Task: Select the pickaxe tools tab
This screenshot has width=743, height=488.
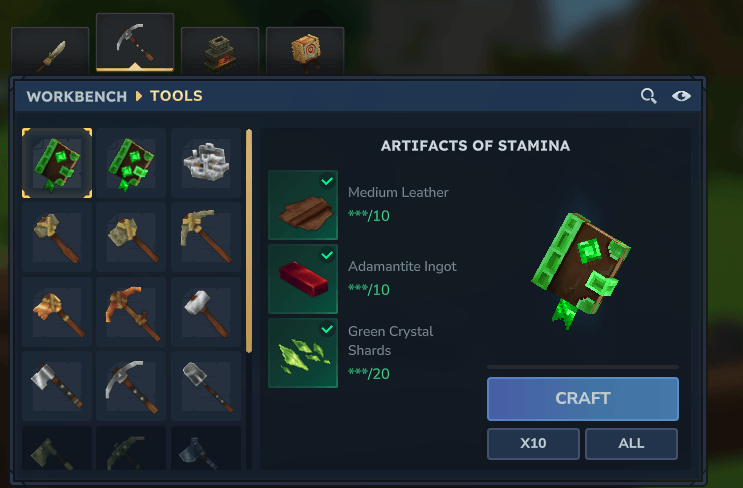Action: tap(135, 44)
